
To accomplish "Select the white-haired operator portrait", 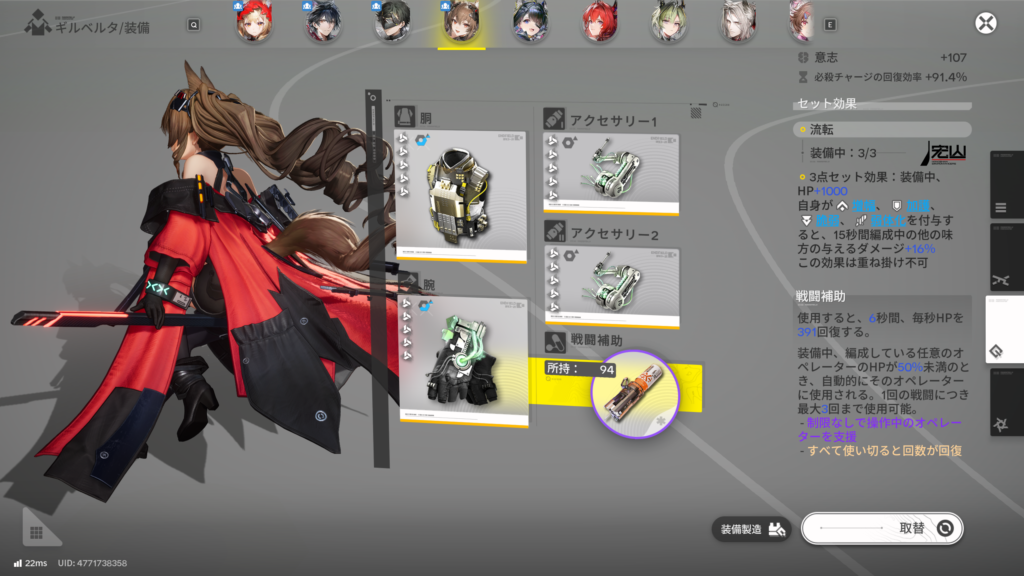I will [737, 24].
